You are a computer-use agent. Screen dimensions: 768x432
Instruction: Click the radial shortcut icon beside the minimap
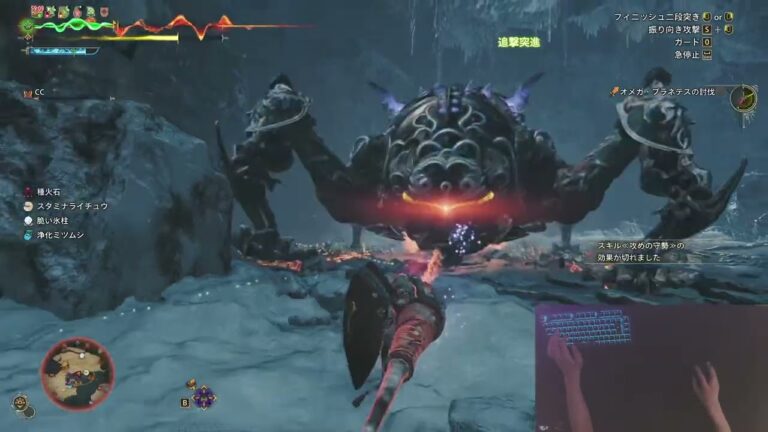click(x=21, y=404)
